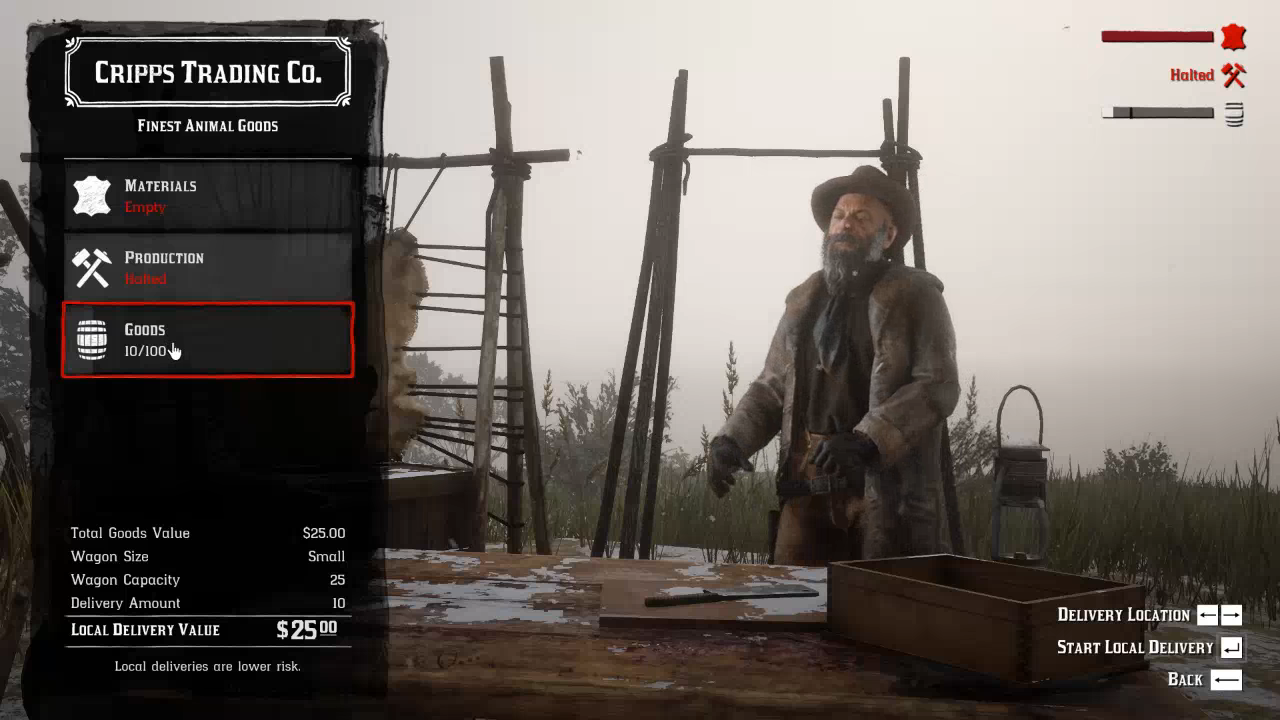Viewport: 1280px width, 720px height.
Task: Select the Production entry
Action: pos(208,268)
